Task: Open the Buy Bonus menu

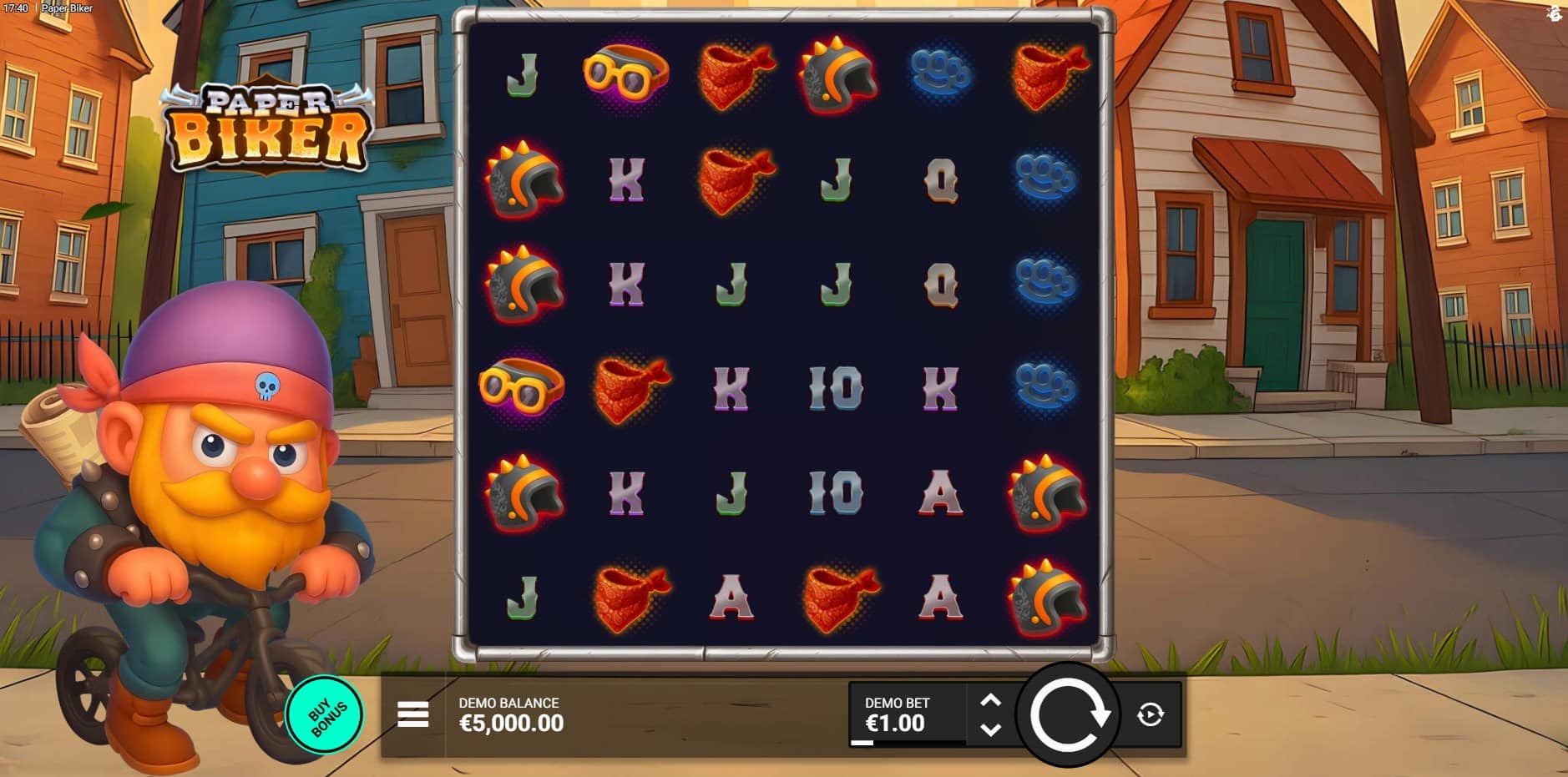Action: click(x=325, y=714)
